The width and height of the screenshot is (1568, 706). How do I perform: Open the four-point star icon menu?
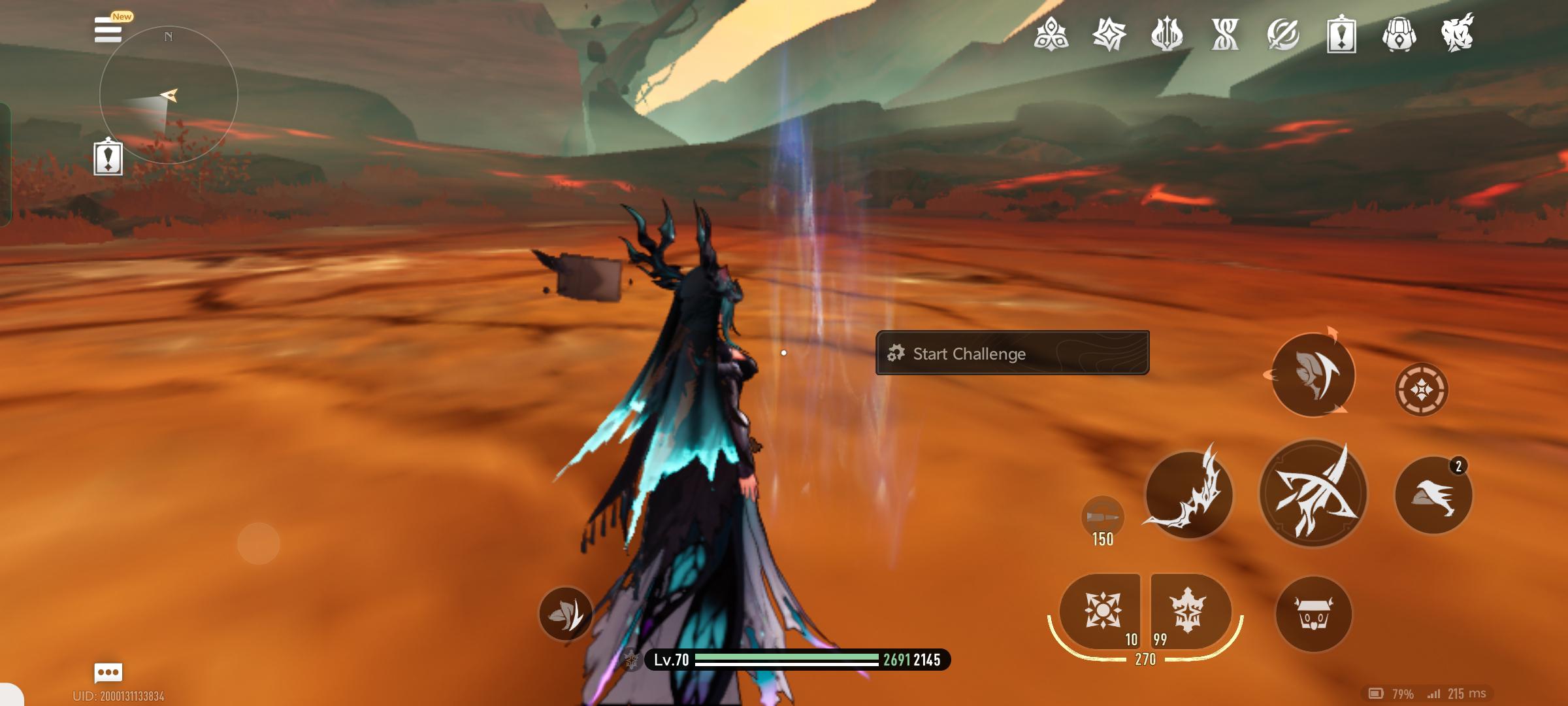1109,34
